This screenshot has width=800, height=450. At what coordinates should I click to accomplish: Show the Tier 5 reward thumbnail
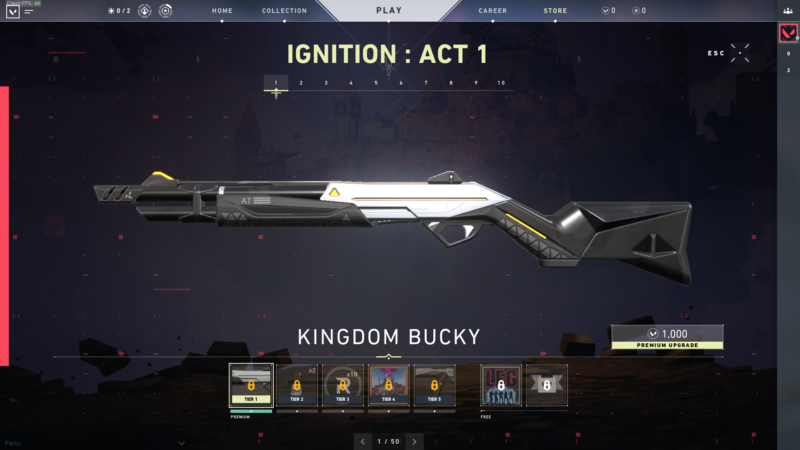point(435,385)
